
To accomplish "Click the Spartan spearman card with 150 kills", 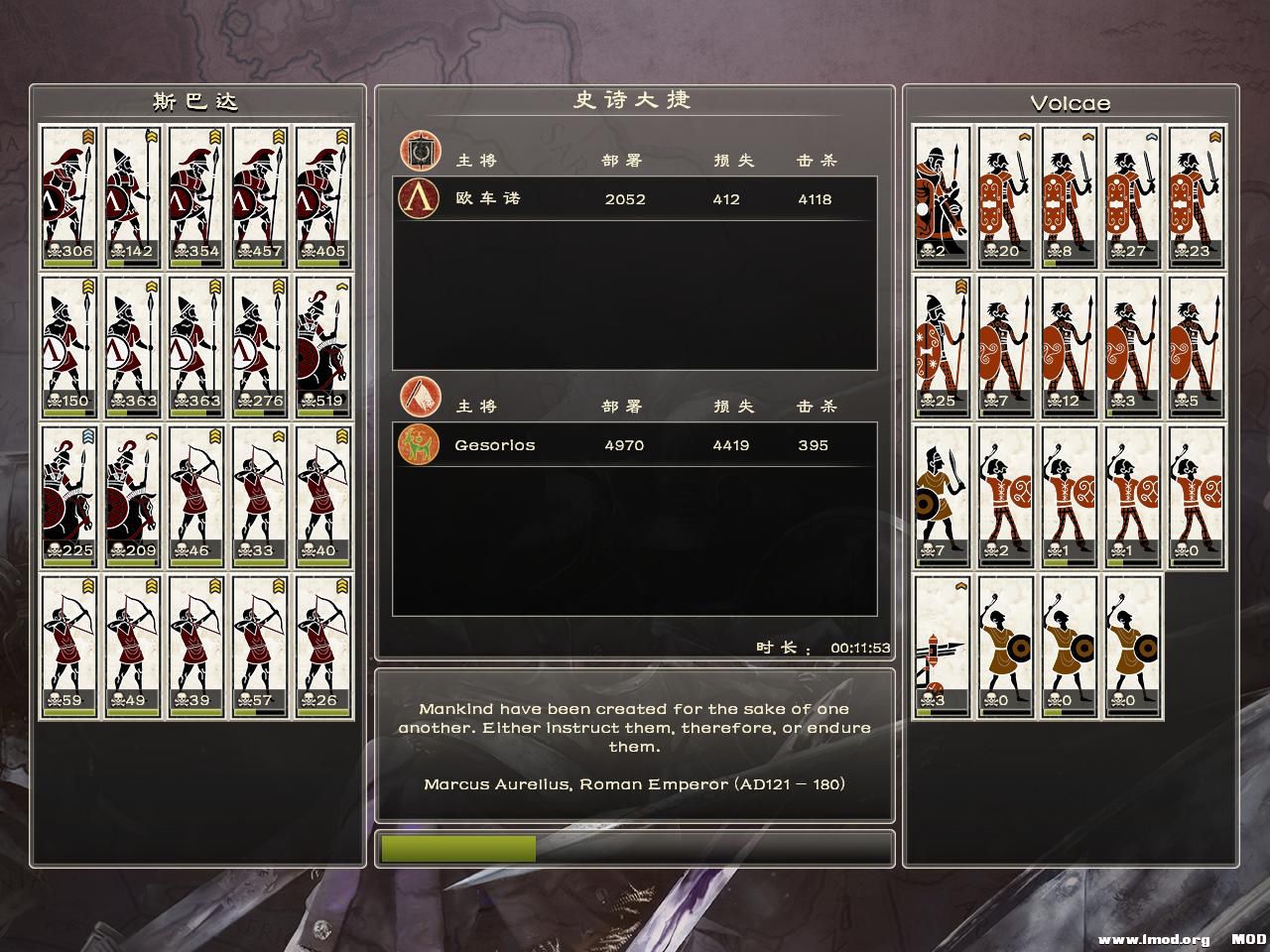I will [69, 346].
